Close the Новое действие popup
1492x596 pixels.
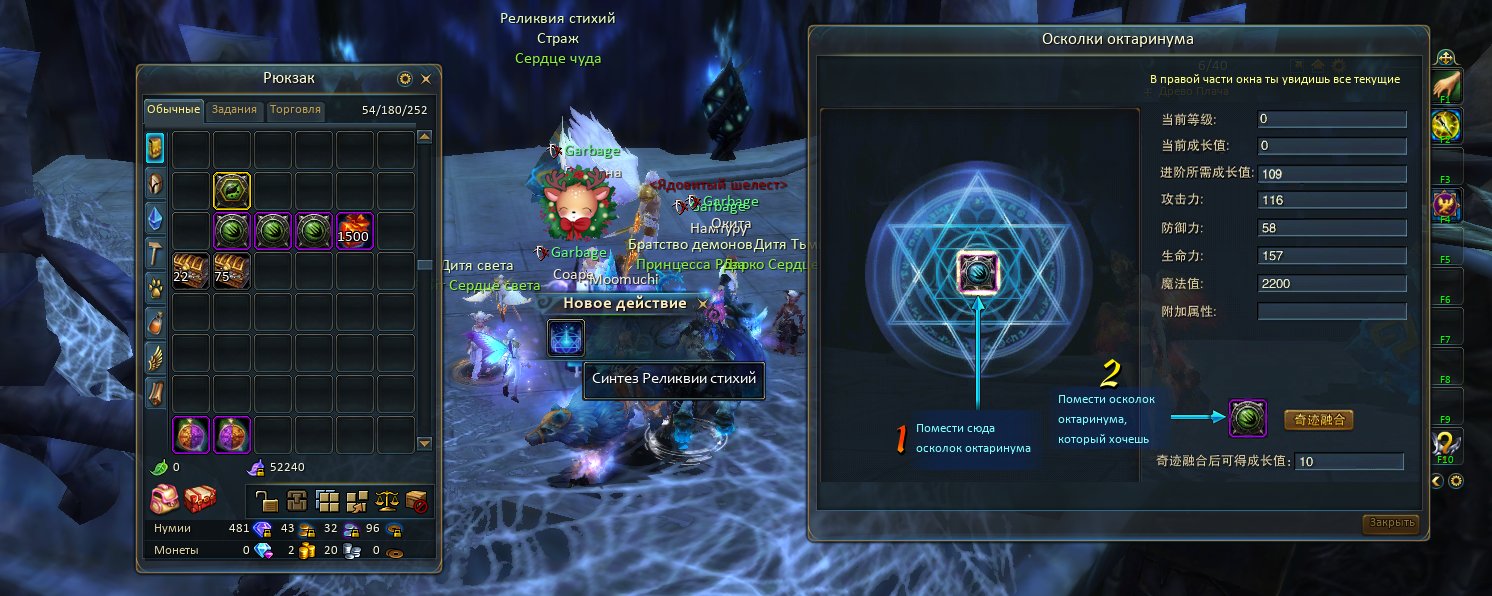point(702,303)
